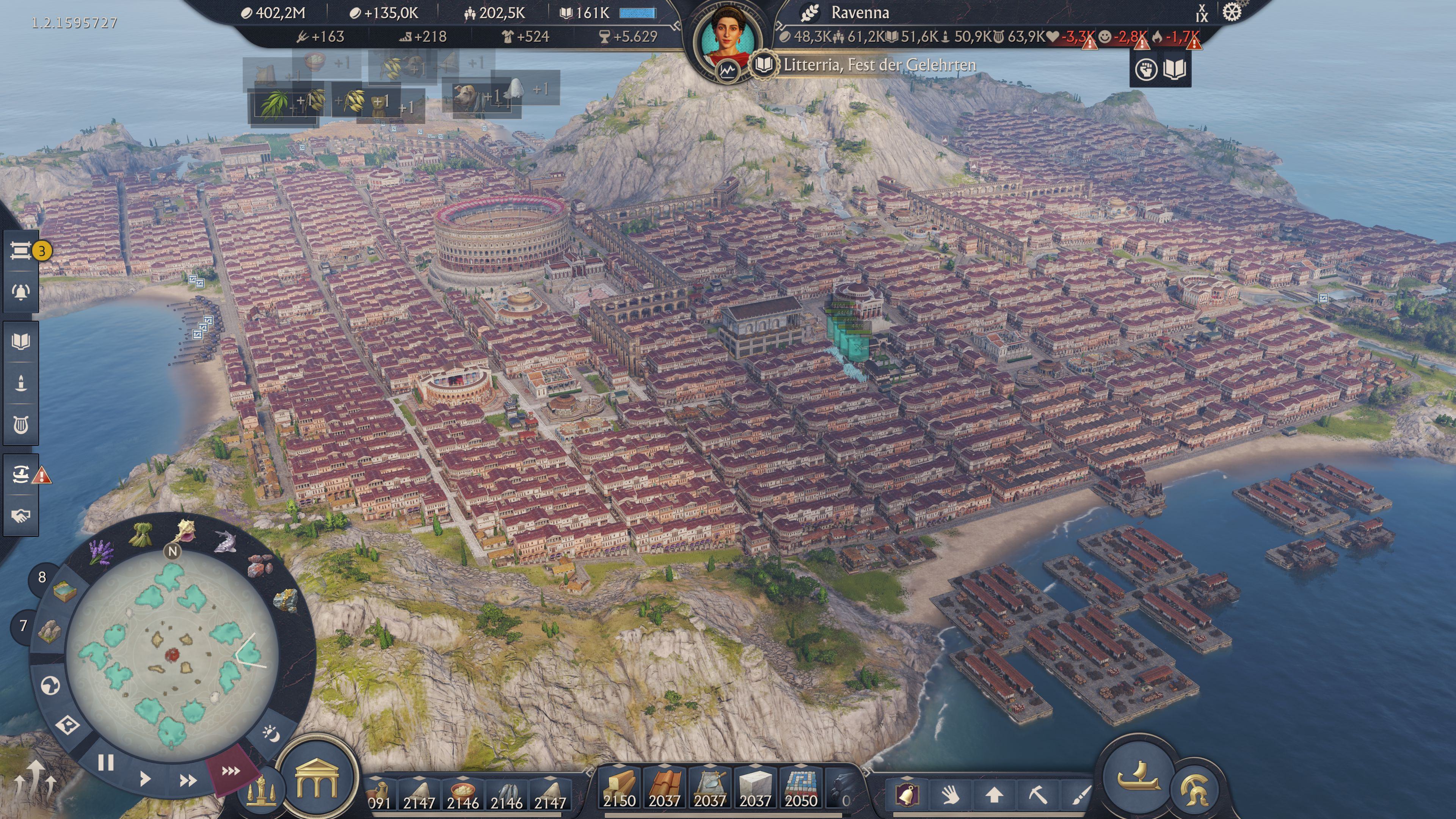The width and height of the screenshot is (1456, 819).
Task: Select the triple fast-forward speed
Action: pos(231,771)
